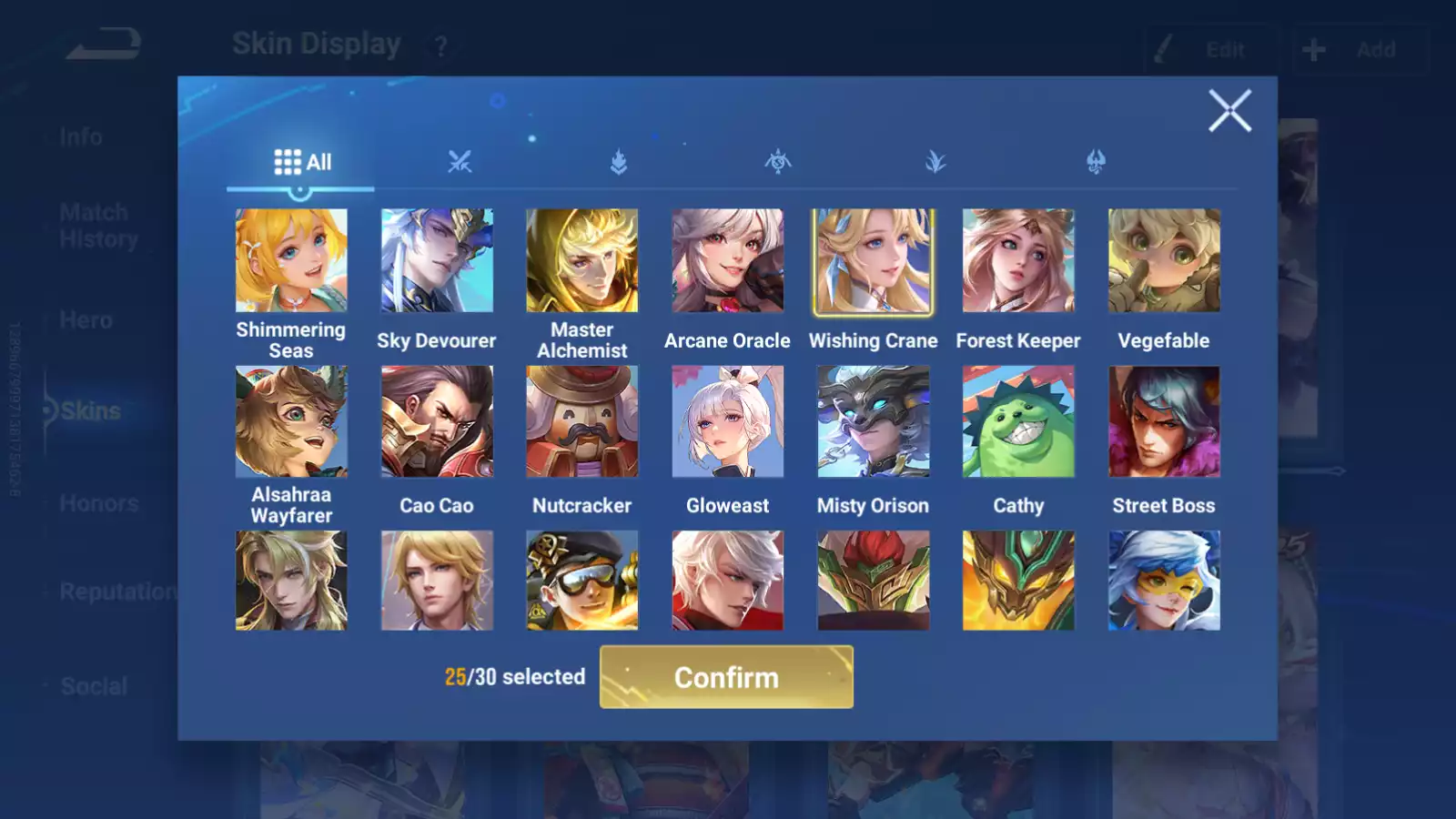Open the Honors section
Image resolution: width=1456 pixels, height=819 pixels.
click(99, 502)
